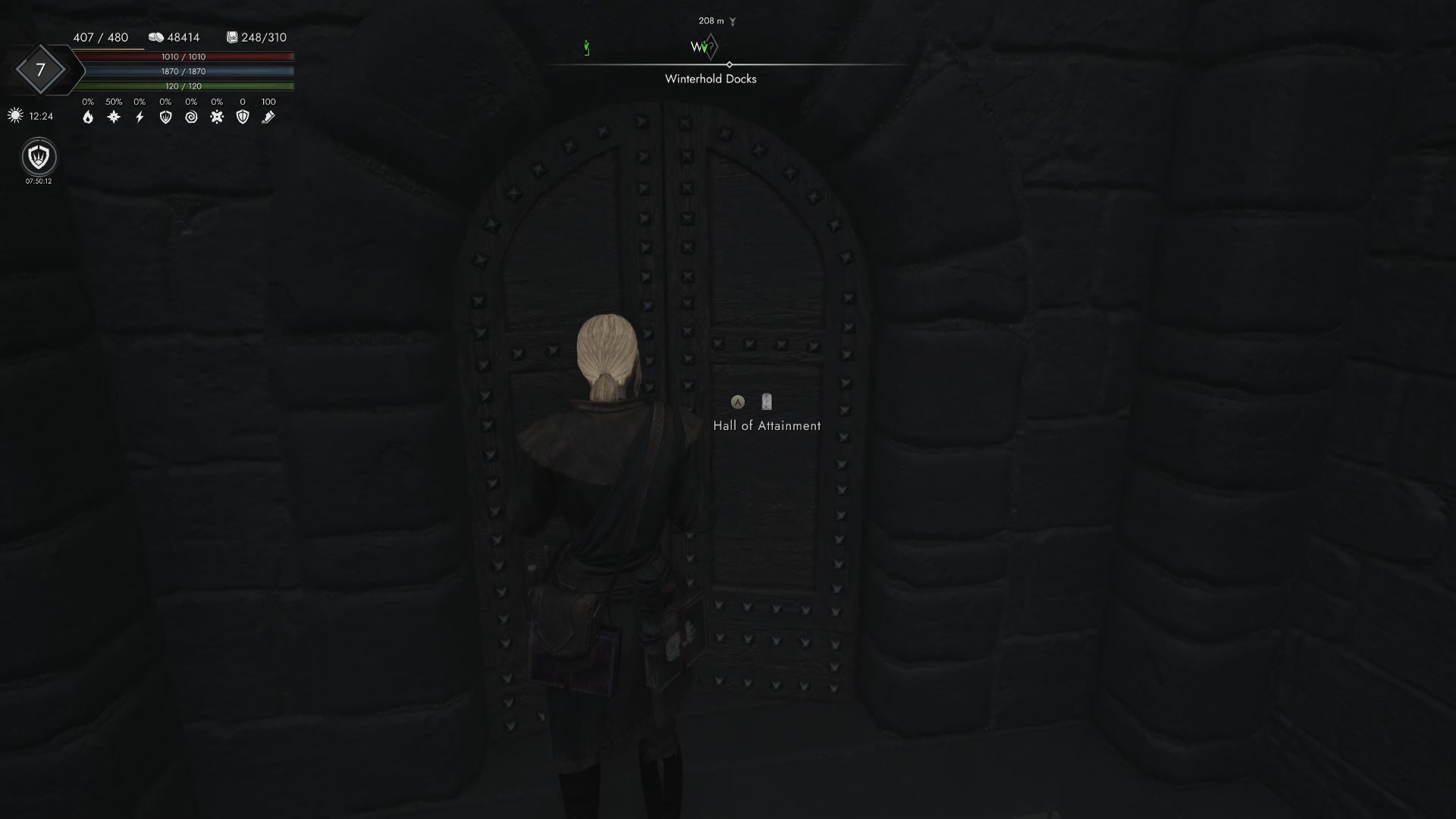1456x819 pixels.
Task: Click the door icon above Hall of Attainment
Action: (767, 402)
